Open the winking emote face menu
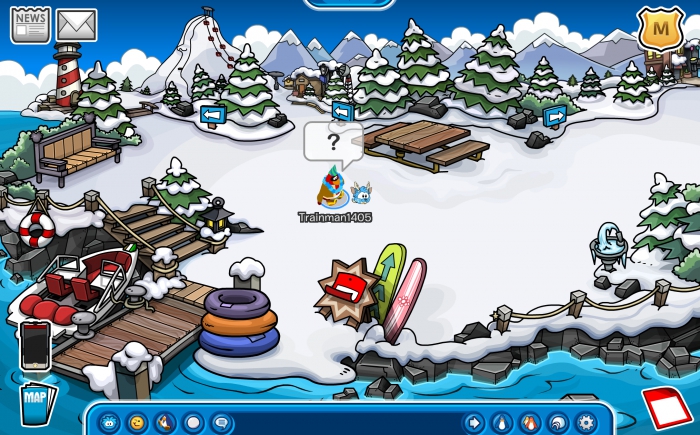700x435 pixels. (137, 423)
